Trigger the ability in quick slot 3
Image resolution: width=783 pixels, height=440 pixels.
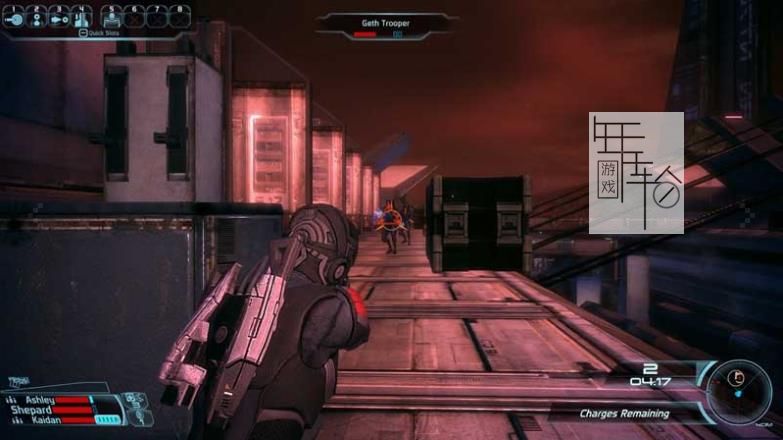[x=60, y=18]
